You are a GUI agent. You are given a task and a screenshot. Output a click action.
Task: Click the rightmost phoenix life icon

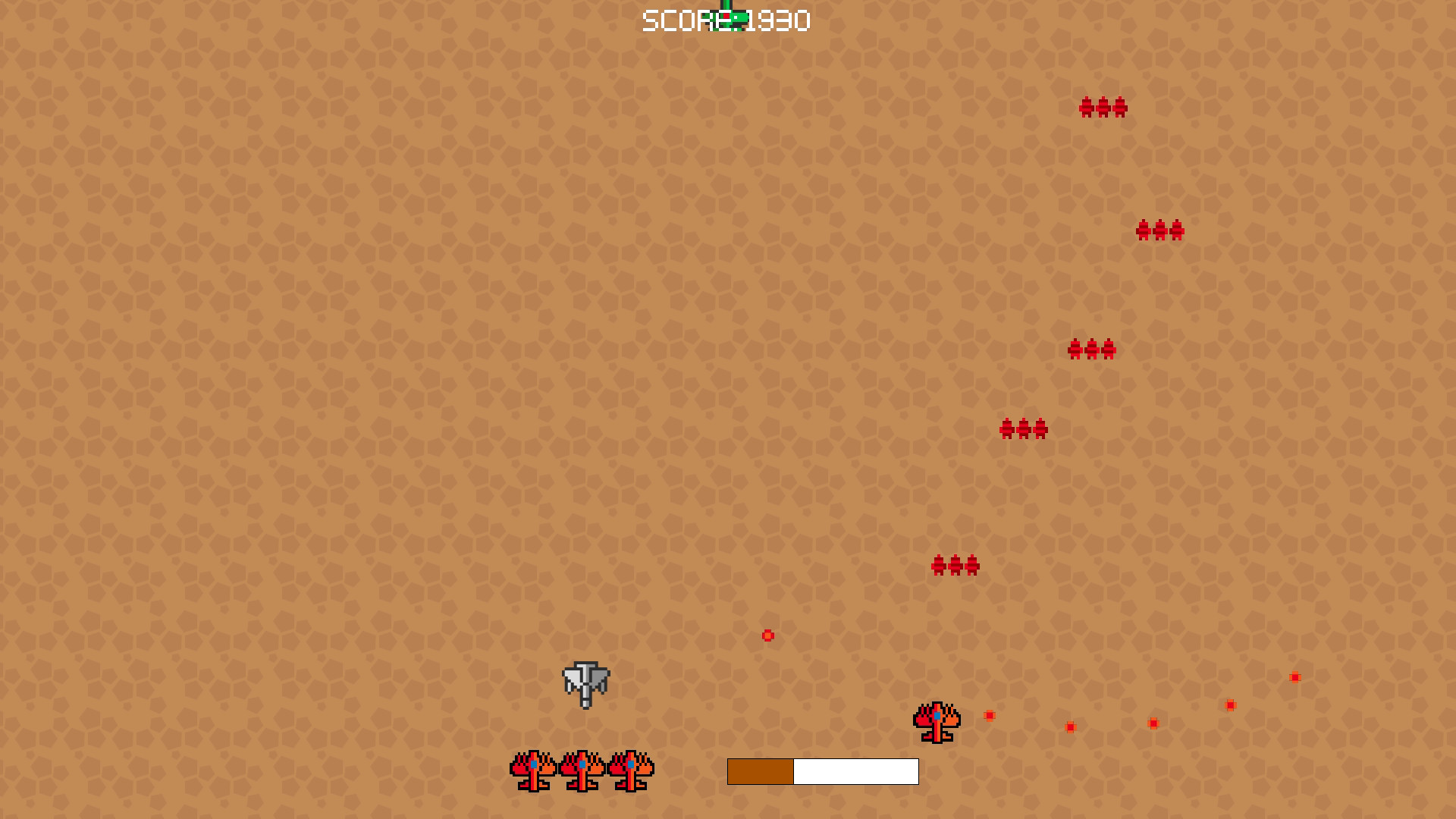coord(629,772)
